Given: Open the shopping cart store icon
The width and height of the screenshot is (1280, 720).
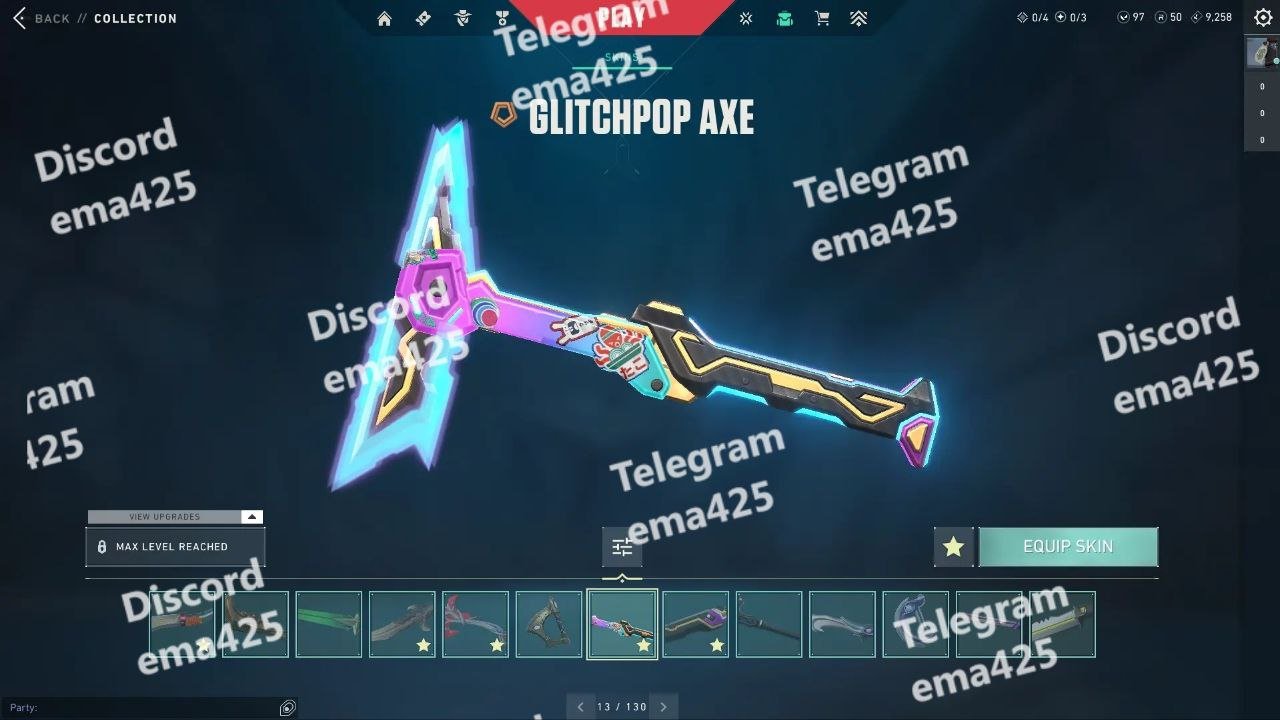Looking at the screenshot, I should 822,18.
